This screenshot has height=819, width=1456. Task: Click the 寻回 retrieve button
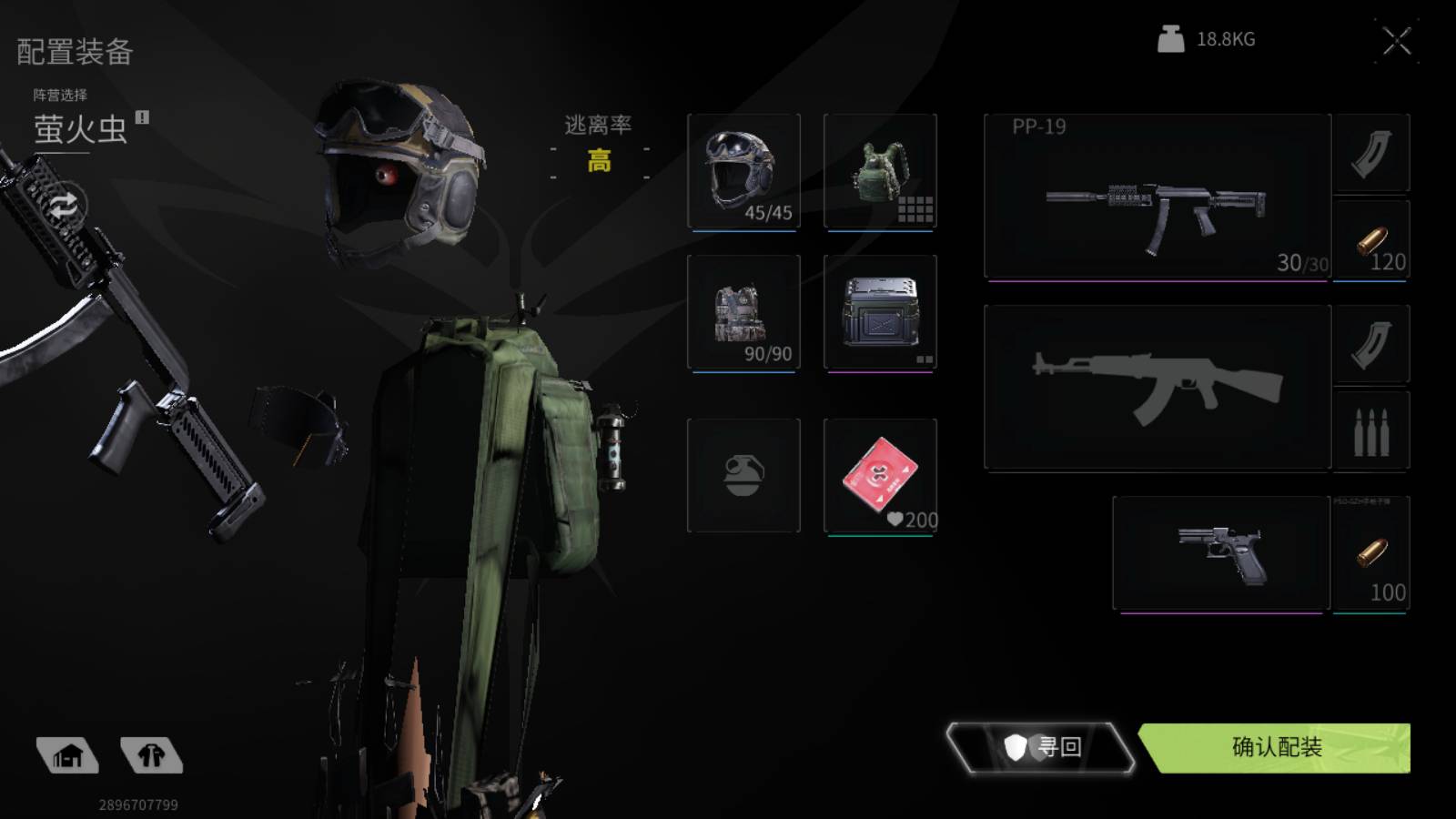pyautogui.click(x=1040, y=747)
